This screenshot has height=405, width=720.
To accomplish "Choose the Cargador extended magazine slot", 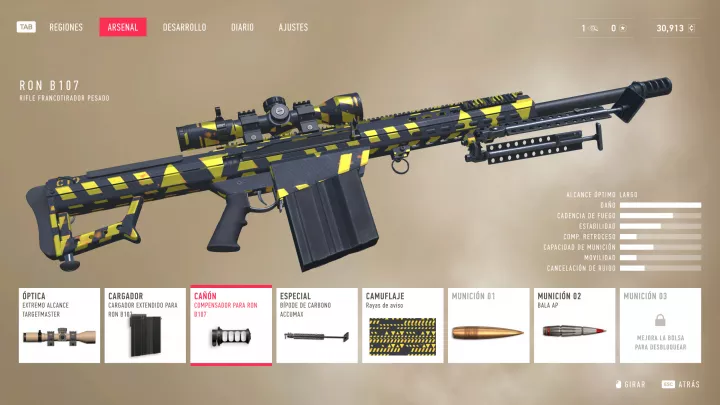I will pos(145,326).
